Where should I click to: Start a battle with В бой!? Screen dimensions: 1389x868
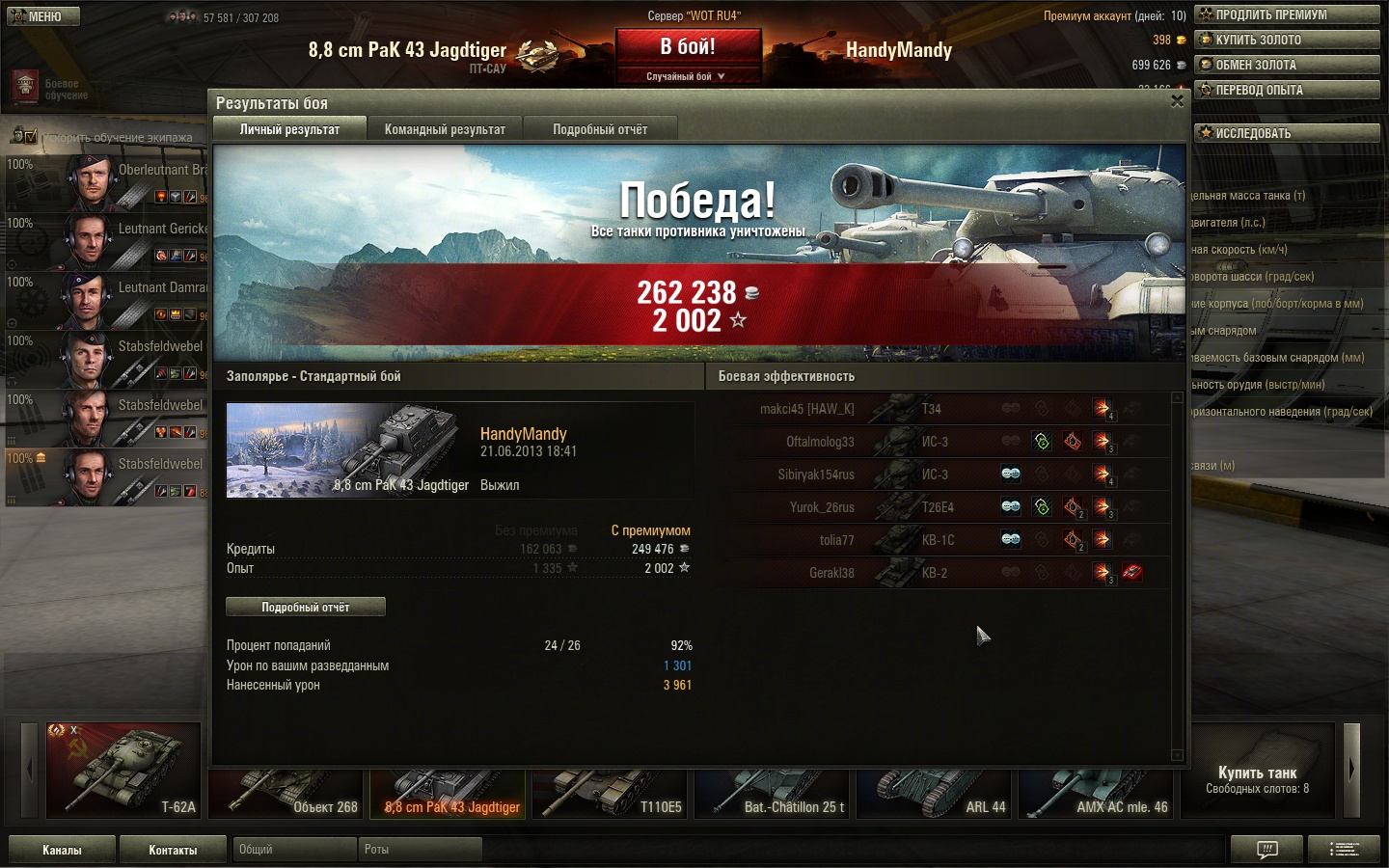click(688, 47)
